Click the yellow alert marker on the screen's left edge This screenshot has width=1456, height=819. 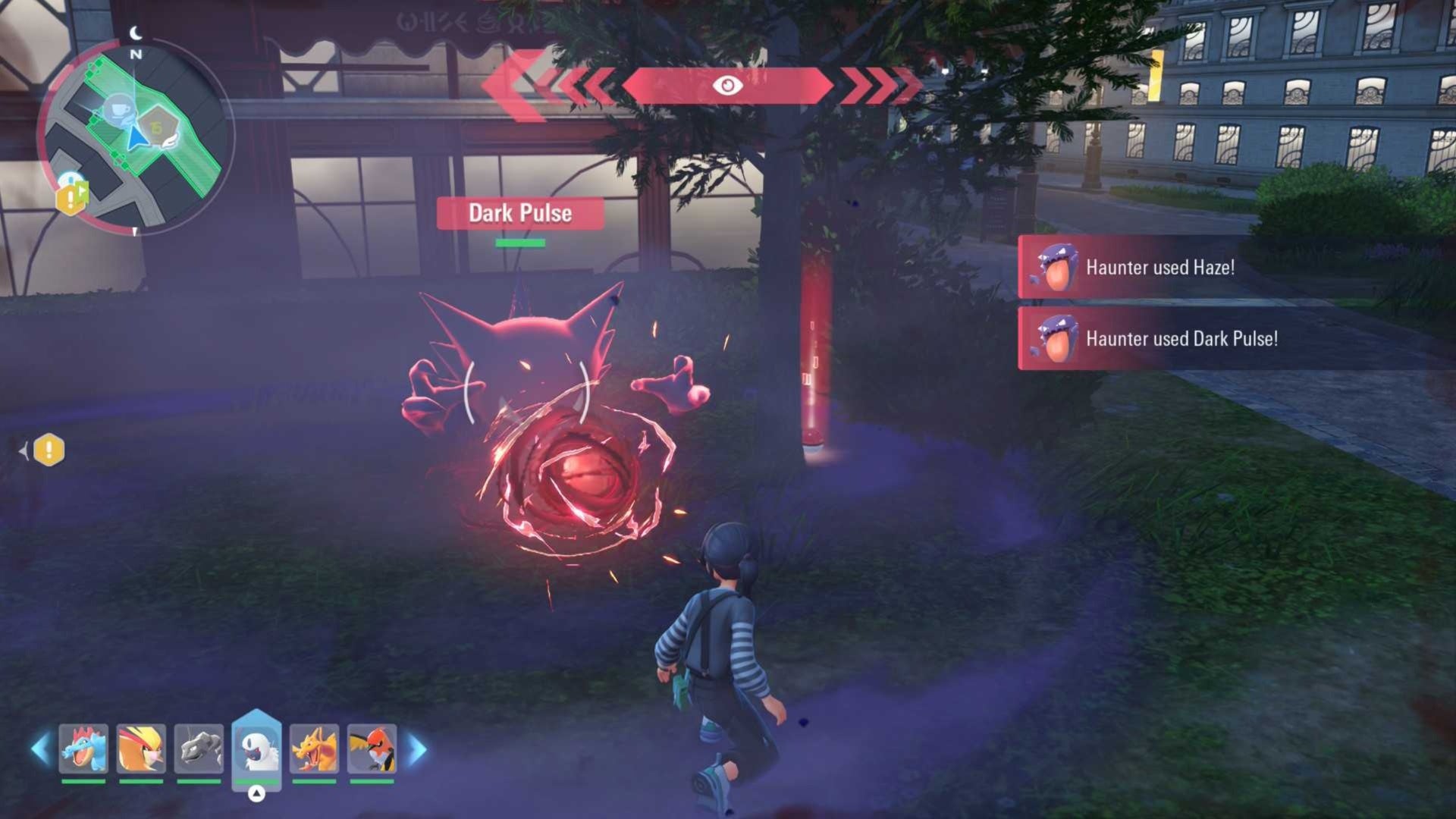pos(49,450)
